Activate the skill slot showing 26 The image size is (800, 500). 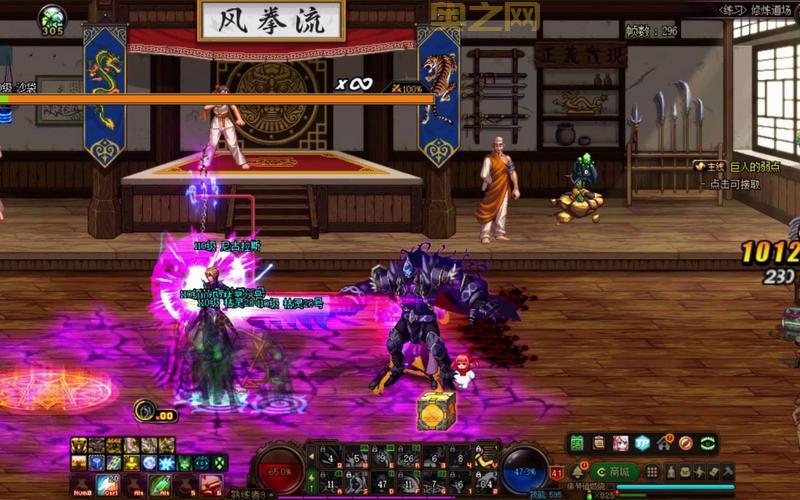[x=408, y=458]
